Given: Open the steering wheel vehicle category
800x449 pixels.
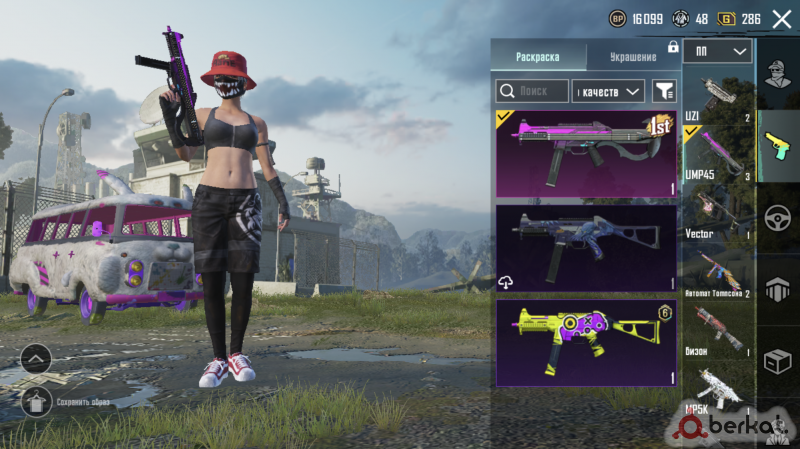Looking at the screenshot, I should coord(779,218).
